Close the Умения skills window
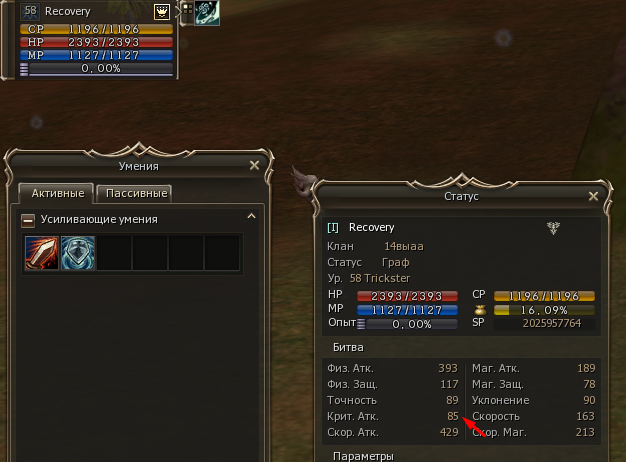This screenshot has height=462, width=626. coord(254,165)
